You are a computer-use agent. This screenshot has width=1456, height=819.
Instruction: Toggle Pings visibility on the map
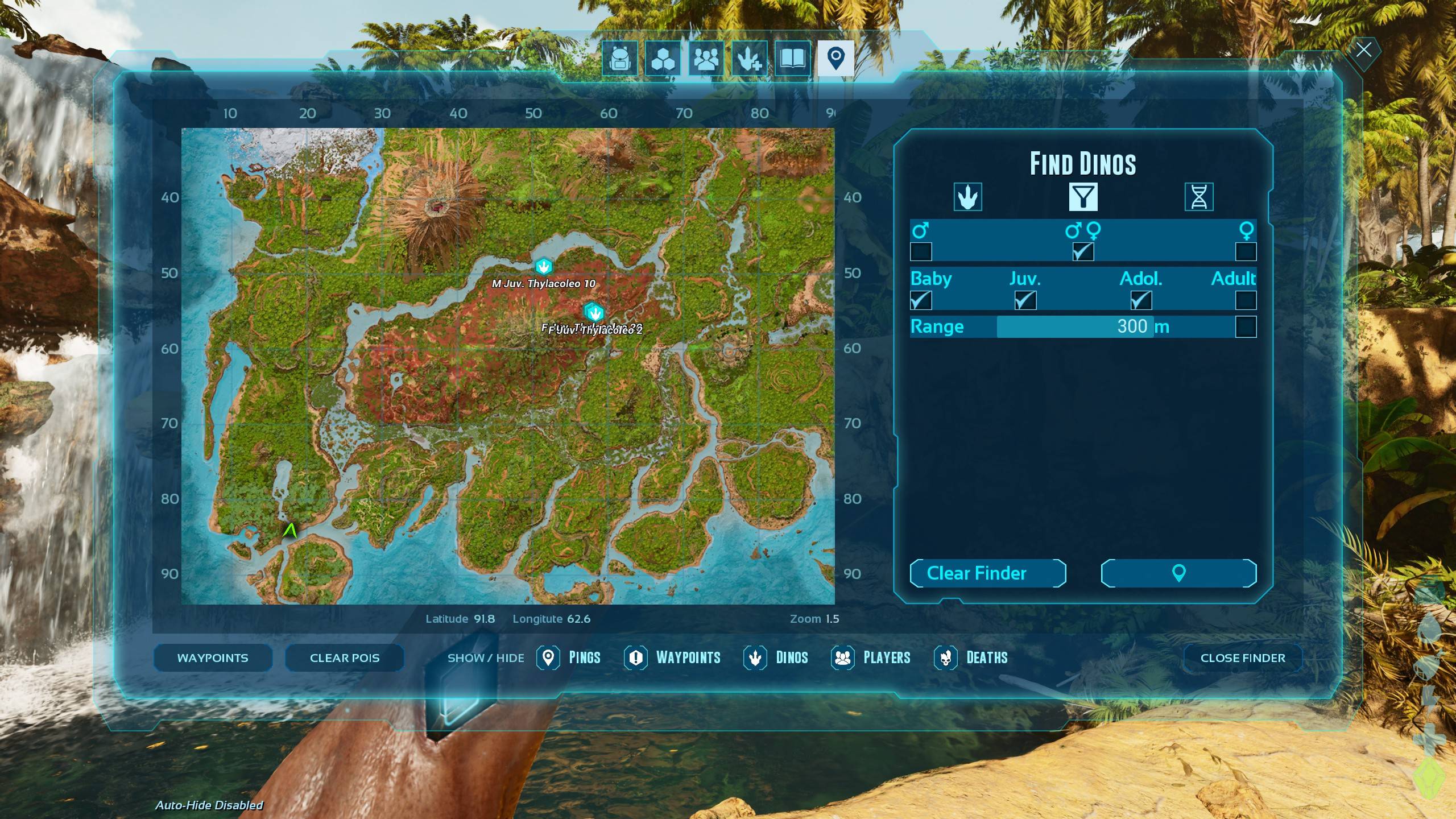(x=549, y=658)
